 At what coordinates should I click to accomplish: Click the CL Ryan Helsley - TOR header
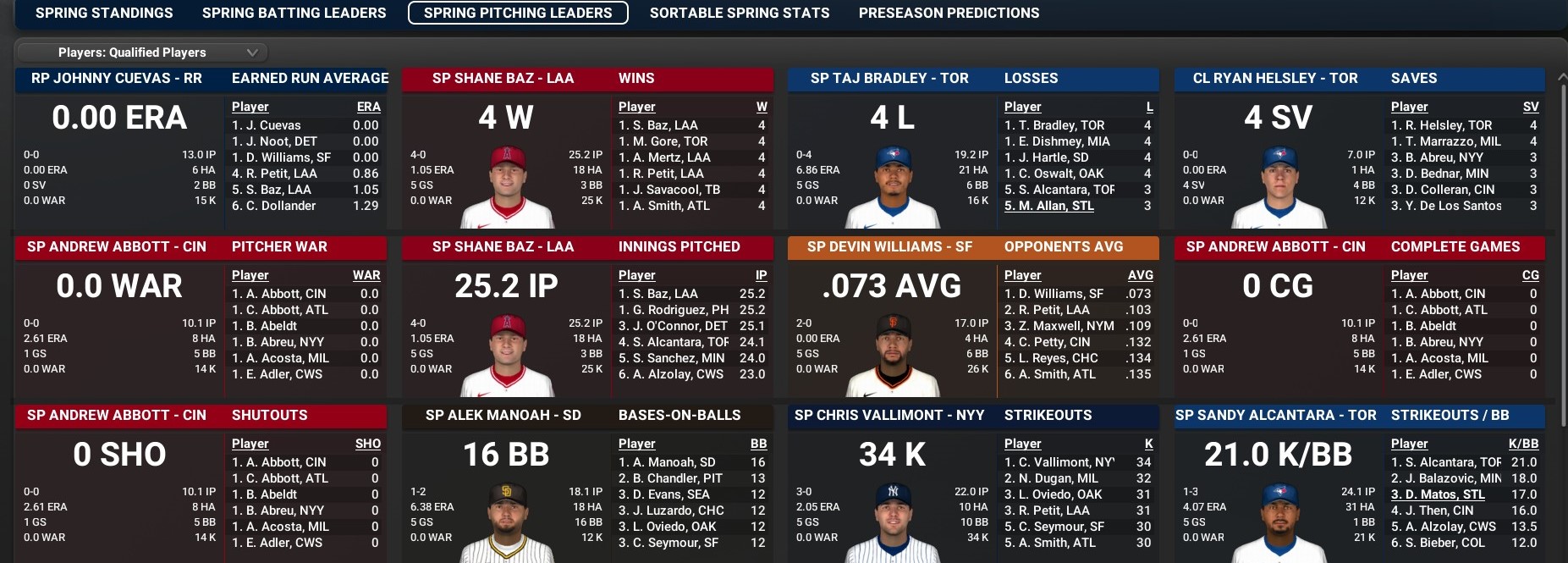(x=1274, y=79)
